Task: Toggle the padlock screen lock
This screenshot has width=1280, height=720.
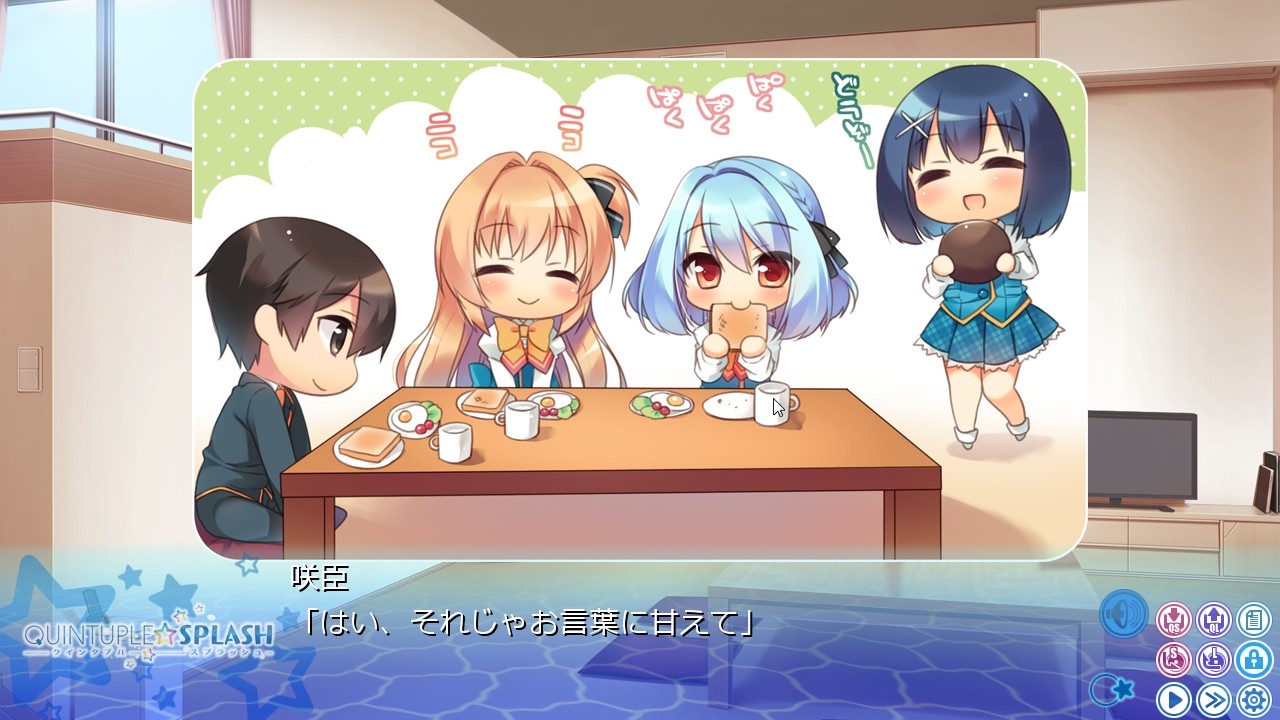Action: [x=1253, y=660]
